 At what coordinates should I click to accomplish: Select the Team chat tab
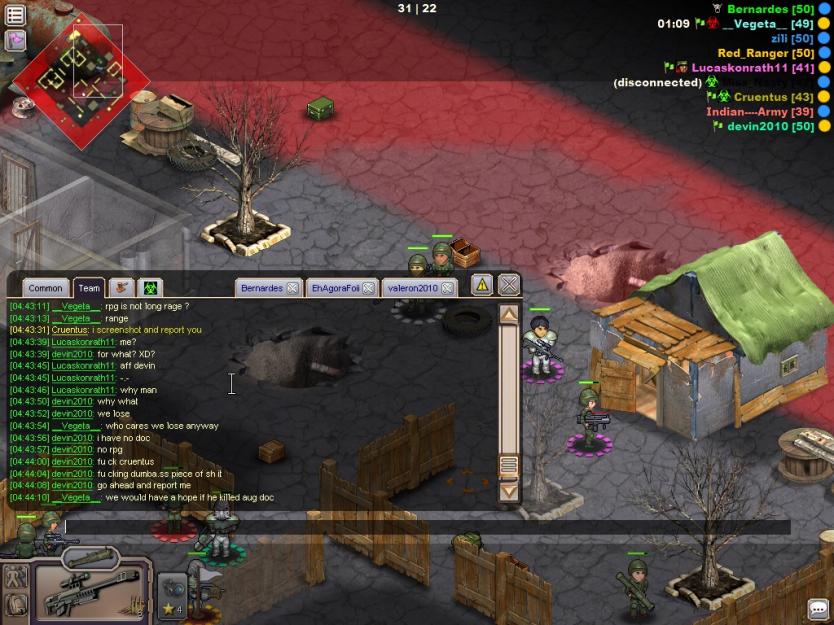pos(89,288)
